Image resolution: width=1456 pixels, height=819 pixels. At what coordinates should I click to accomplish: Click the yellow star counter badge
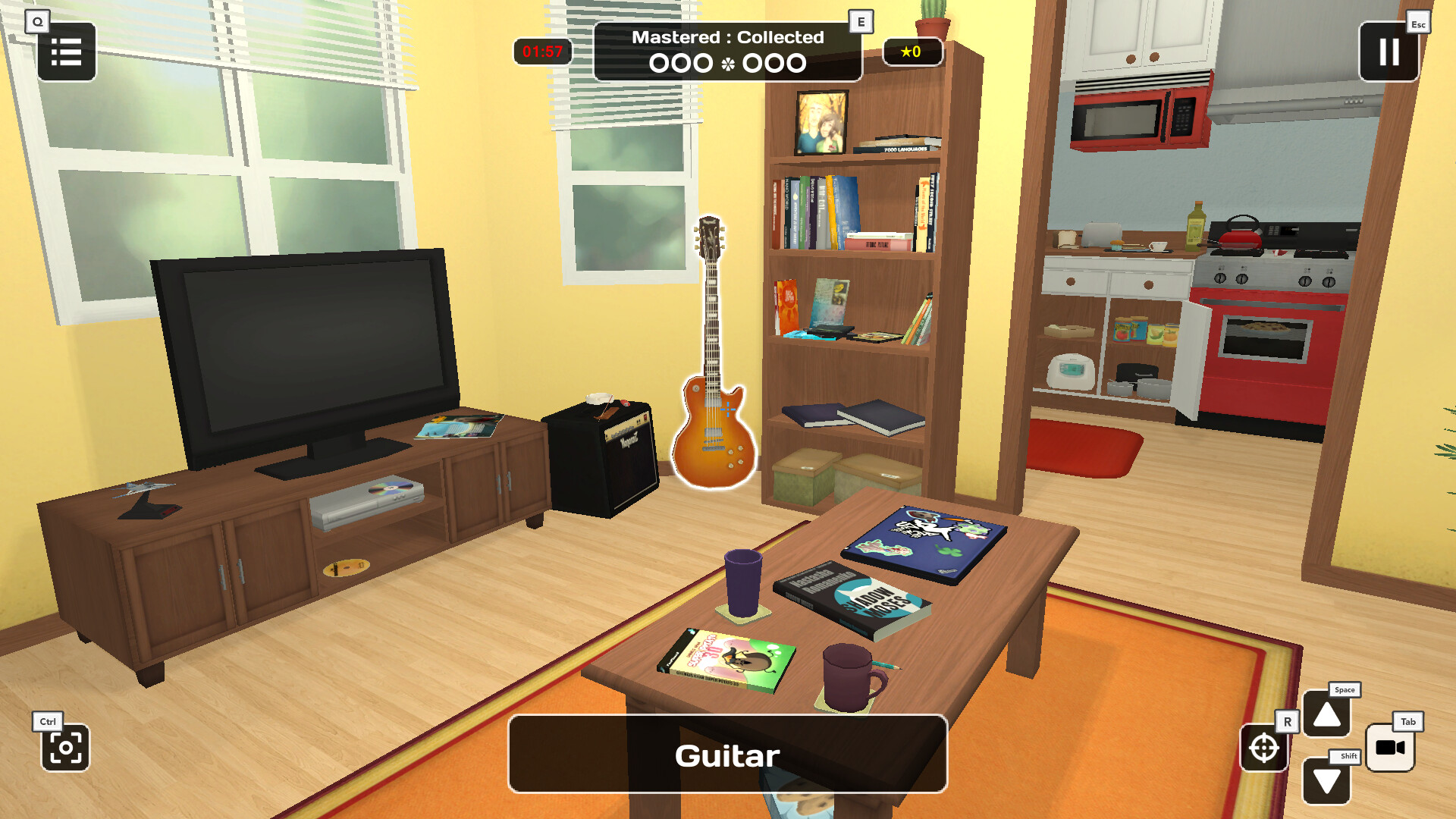tap(914, 52)
